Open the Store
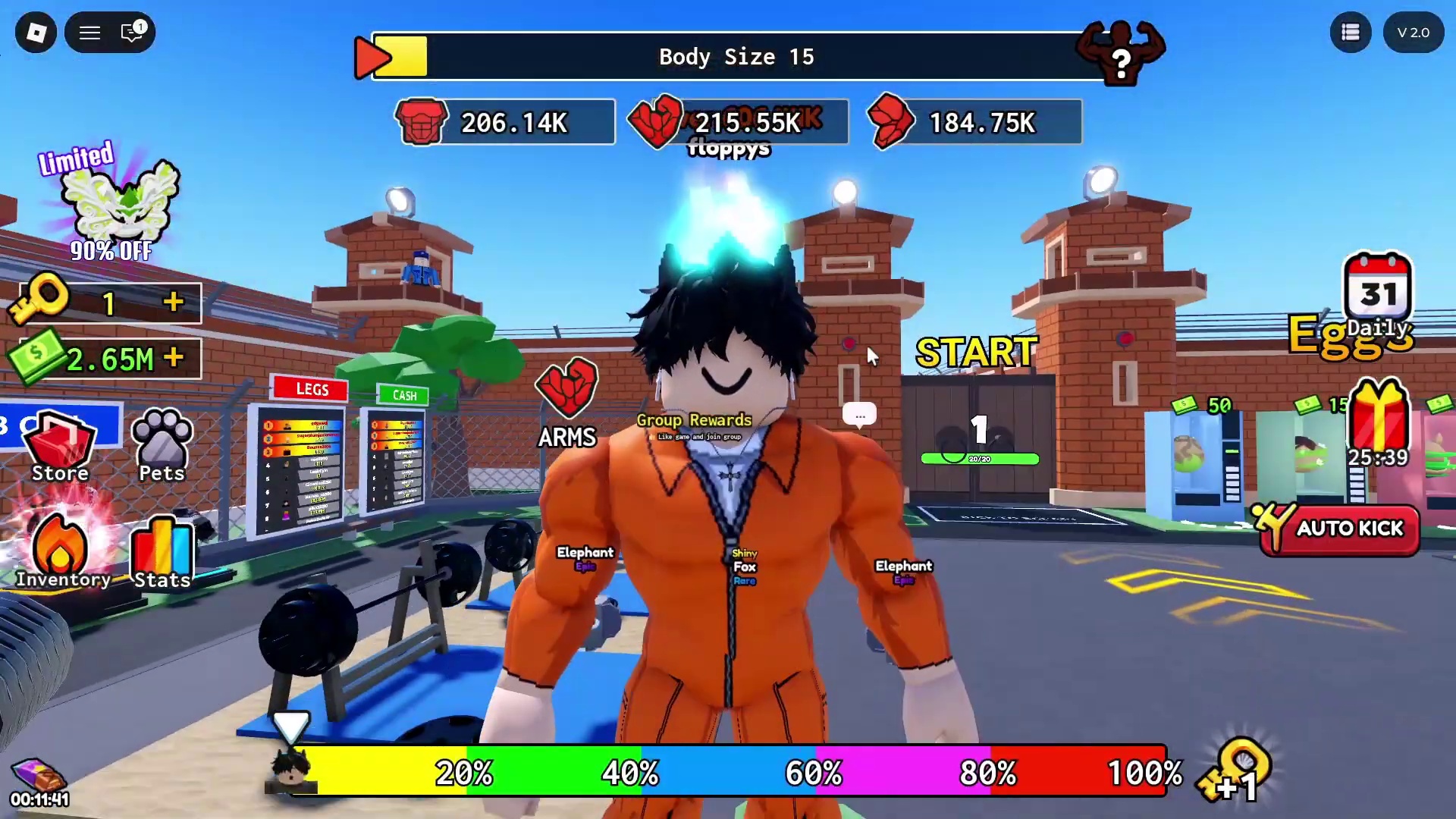Image resolution: width=1456 pixels, height=819 pixels. pyautogui.click(x=61, y=447)
